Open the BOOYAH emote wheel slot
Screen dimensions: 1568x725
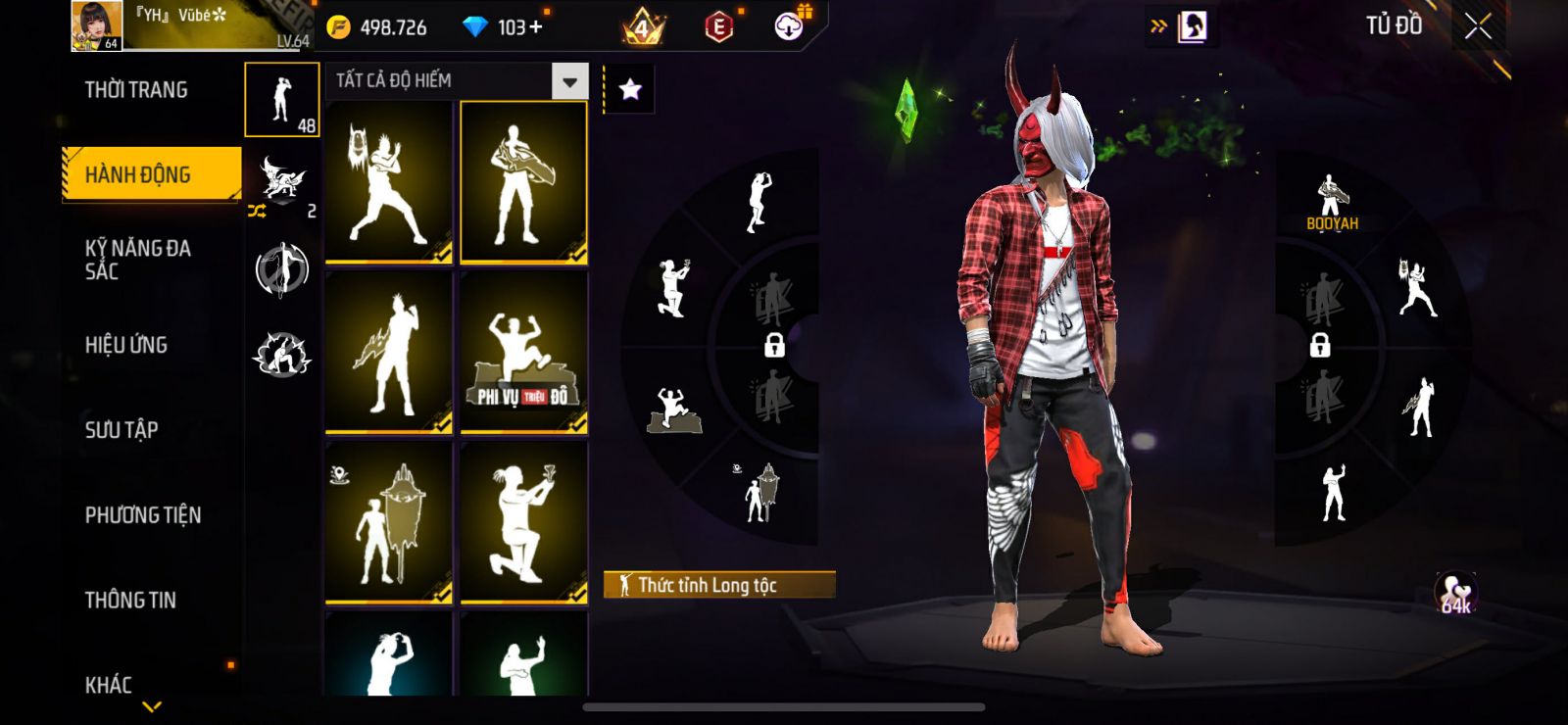point(1332,201)
